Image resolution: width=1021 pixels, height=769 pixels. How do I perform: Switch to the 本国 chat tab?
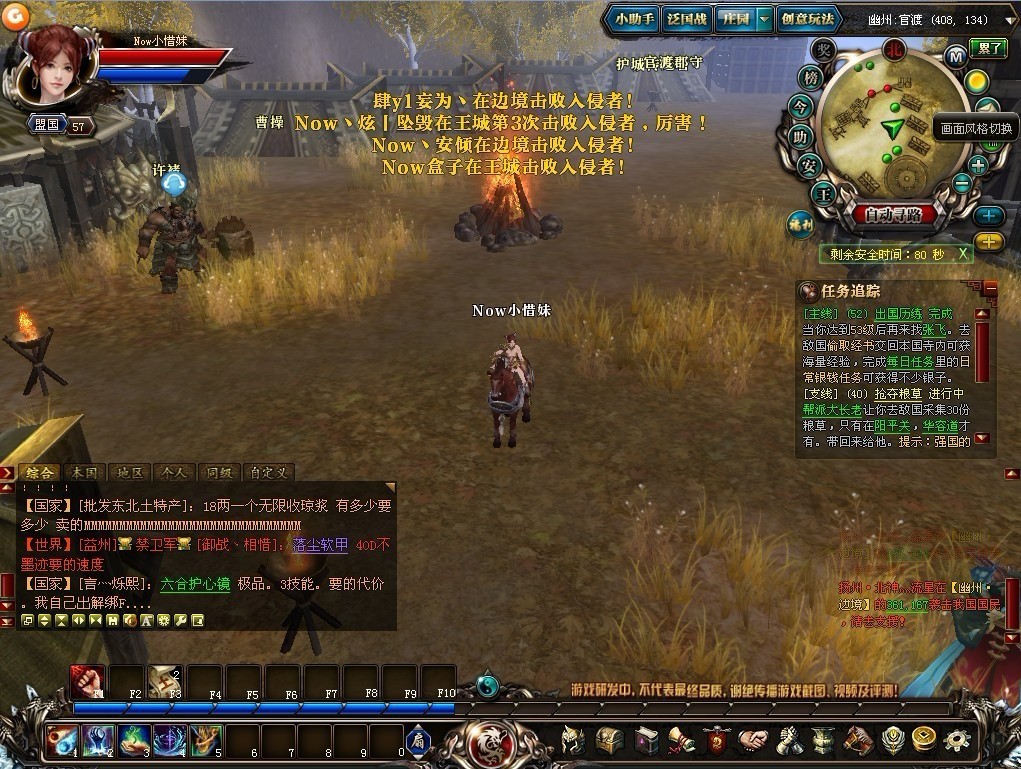point(85,472)
